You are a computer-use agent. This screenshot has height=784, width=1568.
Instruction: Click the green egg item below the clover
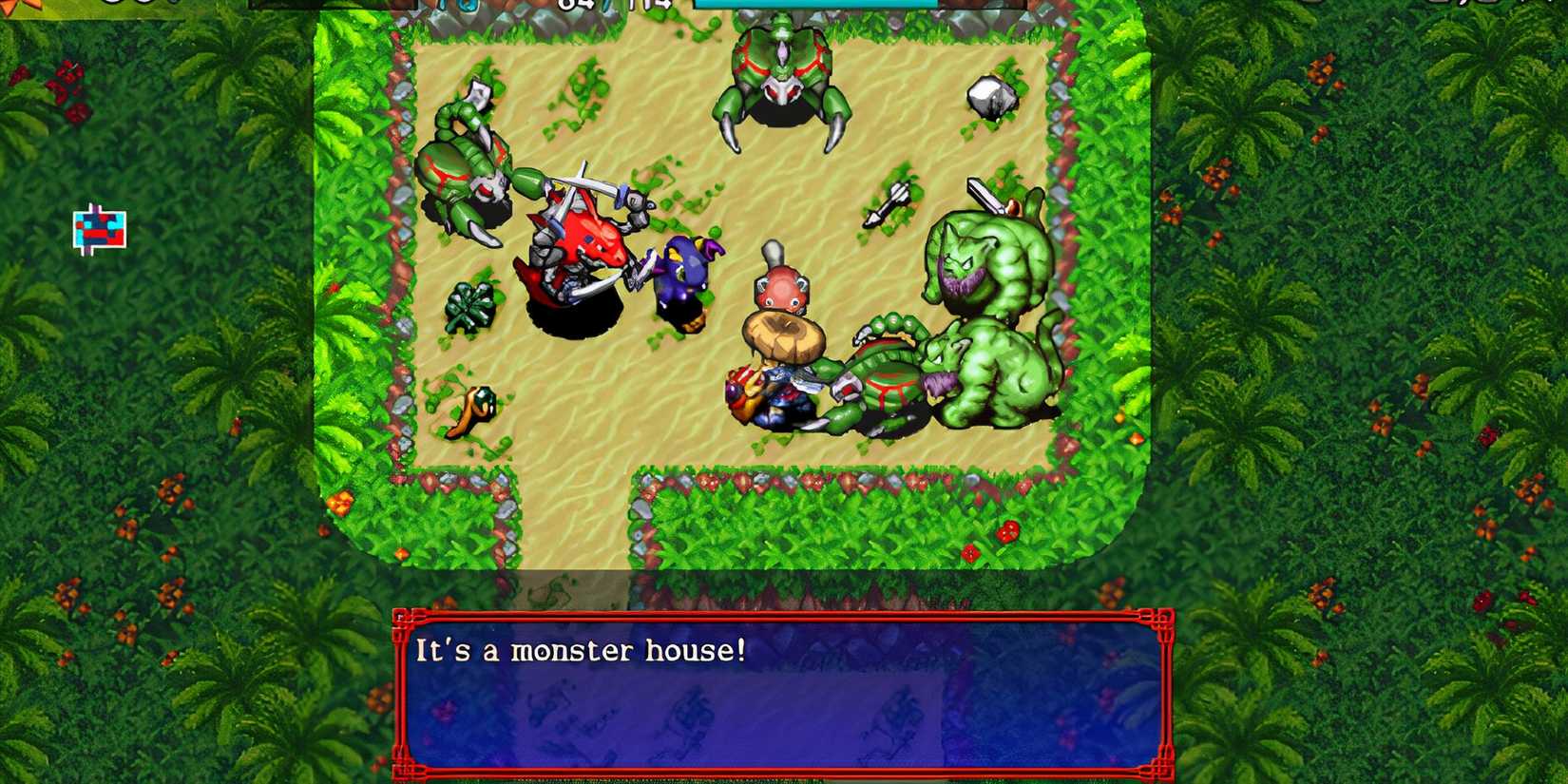485,394
